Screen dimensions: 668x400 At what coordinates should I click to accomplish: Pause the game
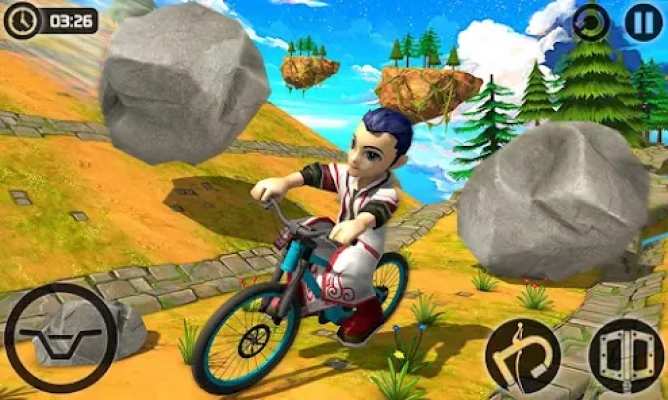click(643, 23)
